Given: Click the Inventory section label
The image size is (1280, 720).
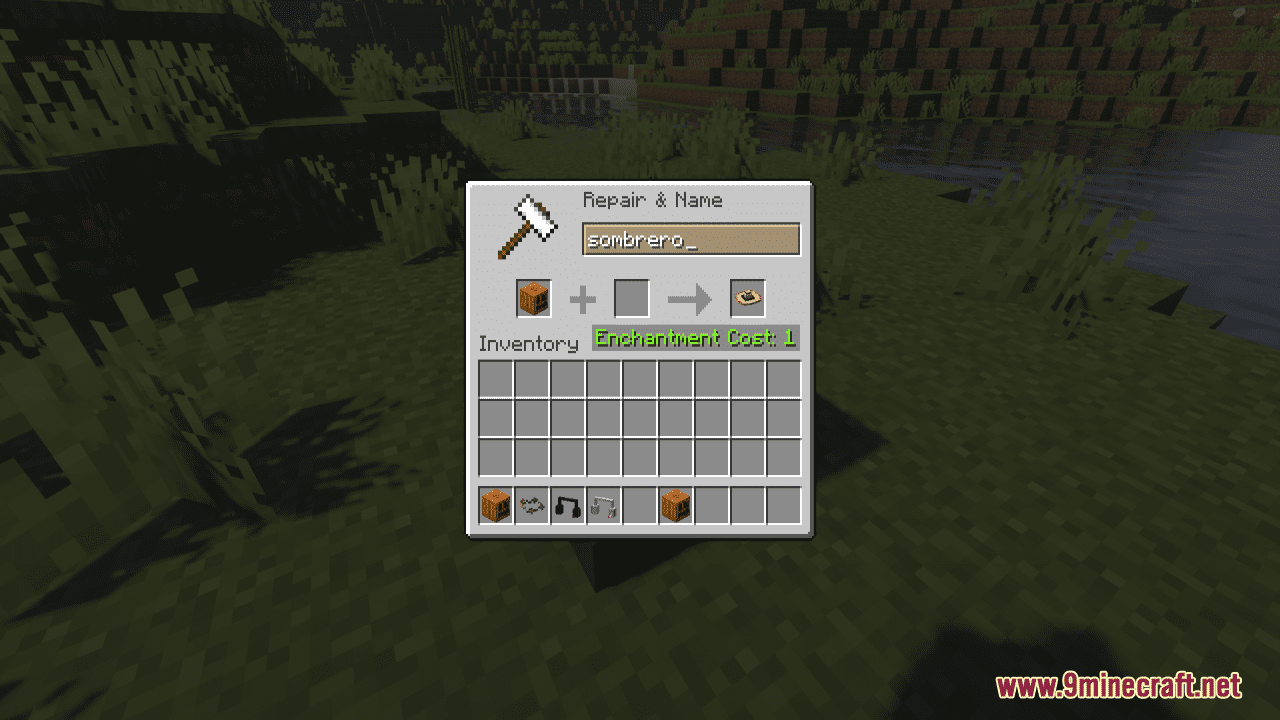Looking at the screenshot, I should 530,344.
